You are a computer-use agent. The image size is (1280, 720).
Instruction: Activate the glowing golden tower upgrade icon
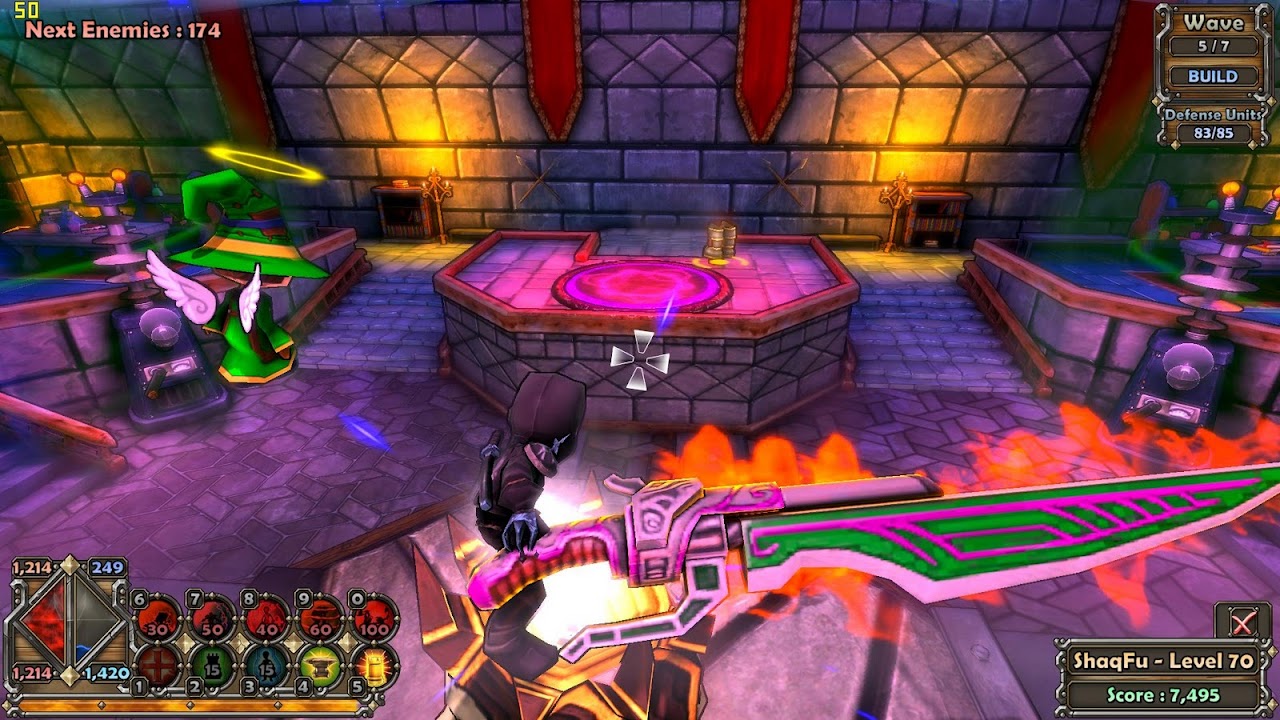coord(375,667)
